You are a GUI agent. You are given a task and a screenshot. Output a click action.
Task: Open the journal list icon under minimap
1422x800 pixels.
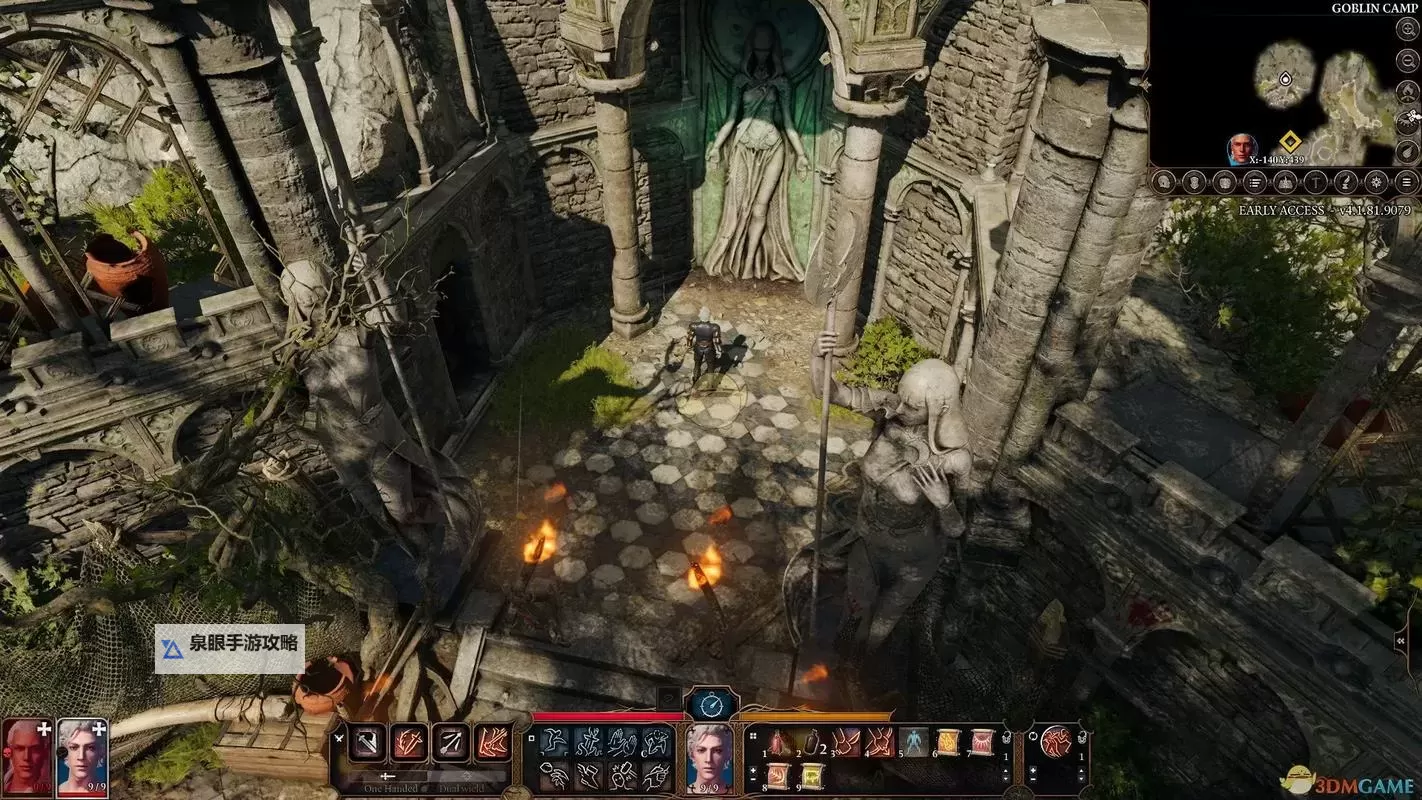[1255, 183]
